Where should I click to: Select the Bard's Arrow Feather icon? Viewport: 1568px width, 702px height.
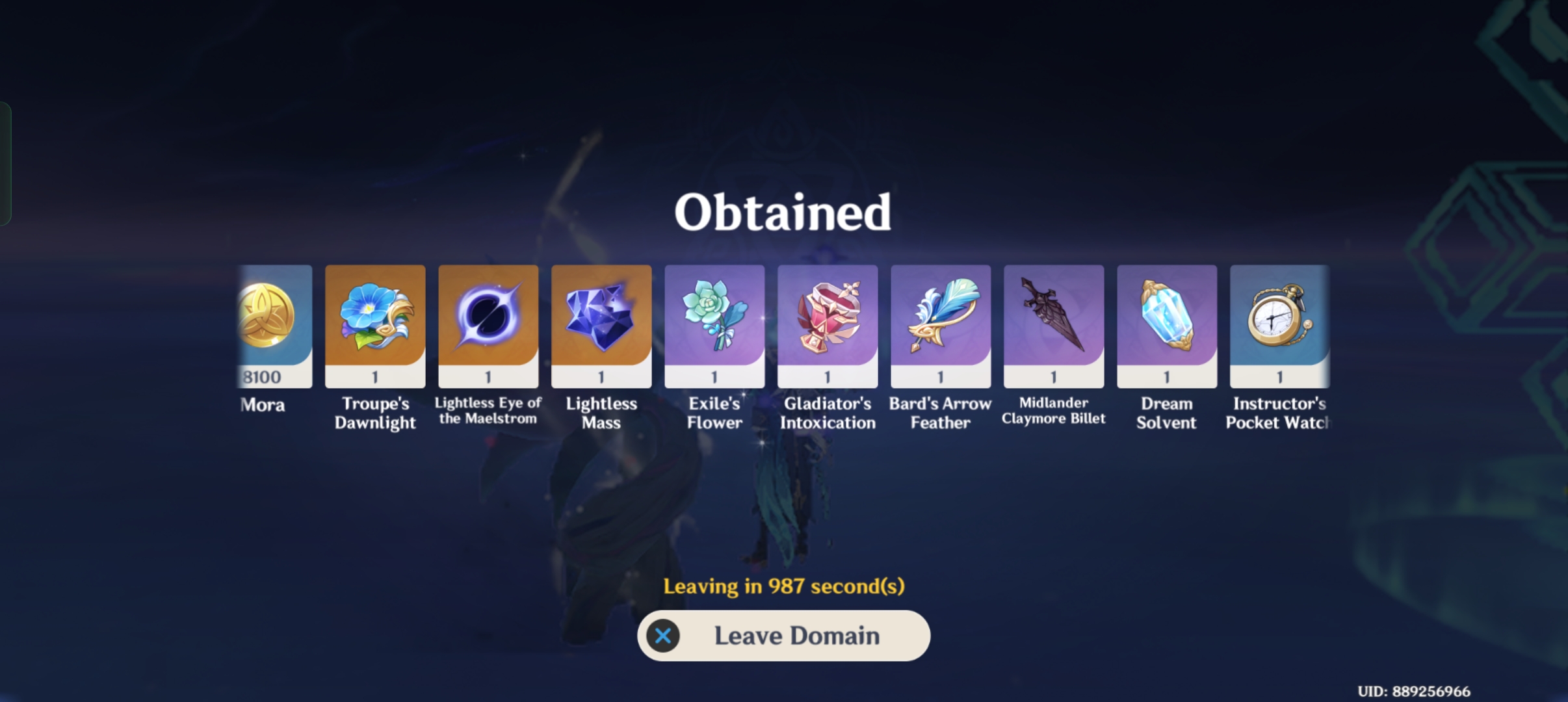point(940,318)
